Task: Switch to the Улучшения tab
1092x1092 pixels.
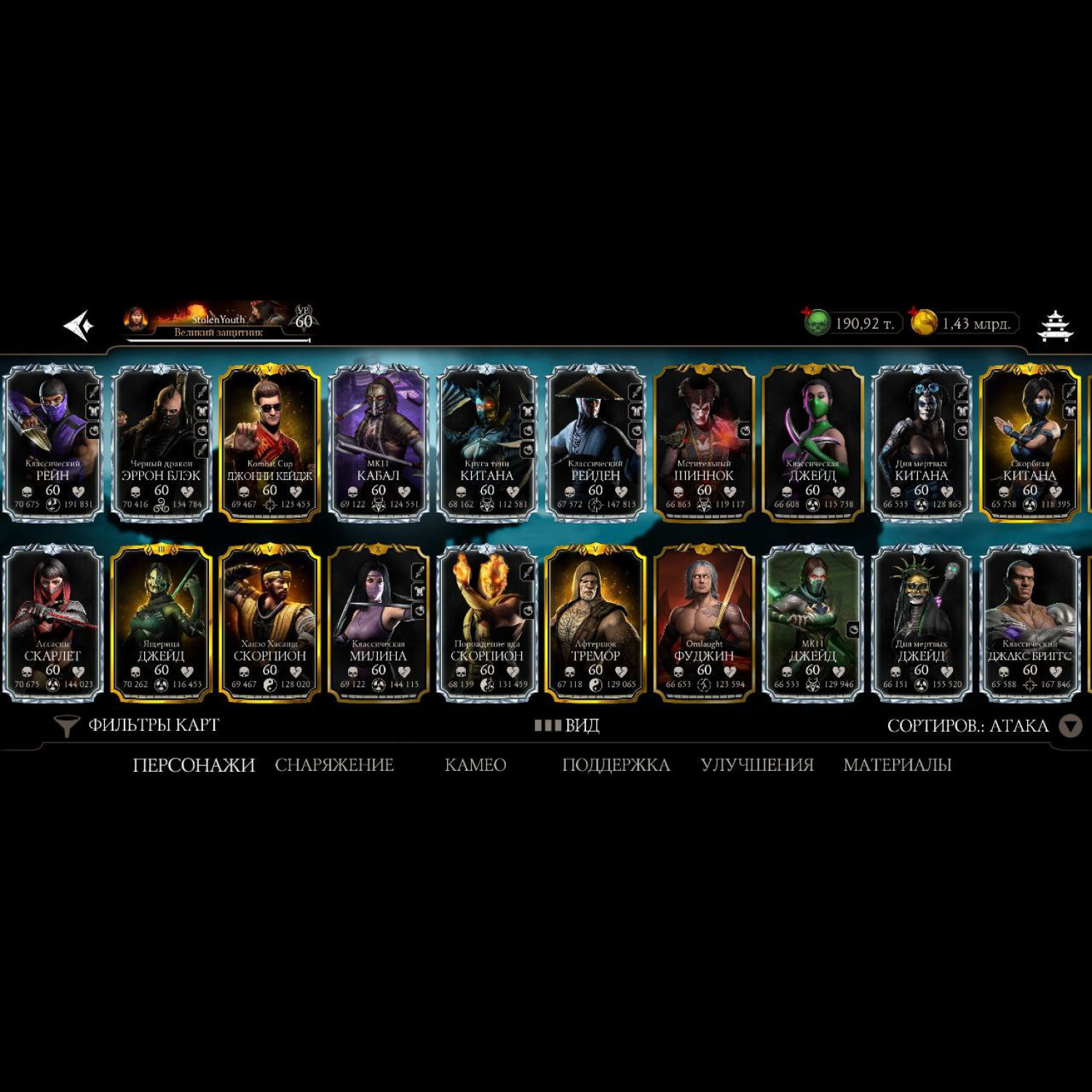Action: [757, 765]
